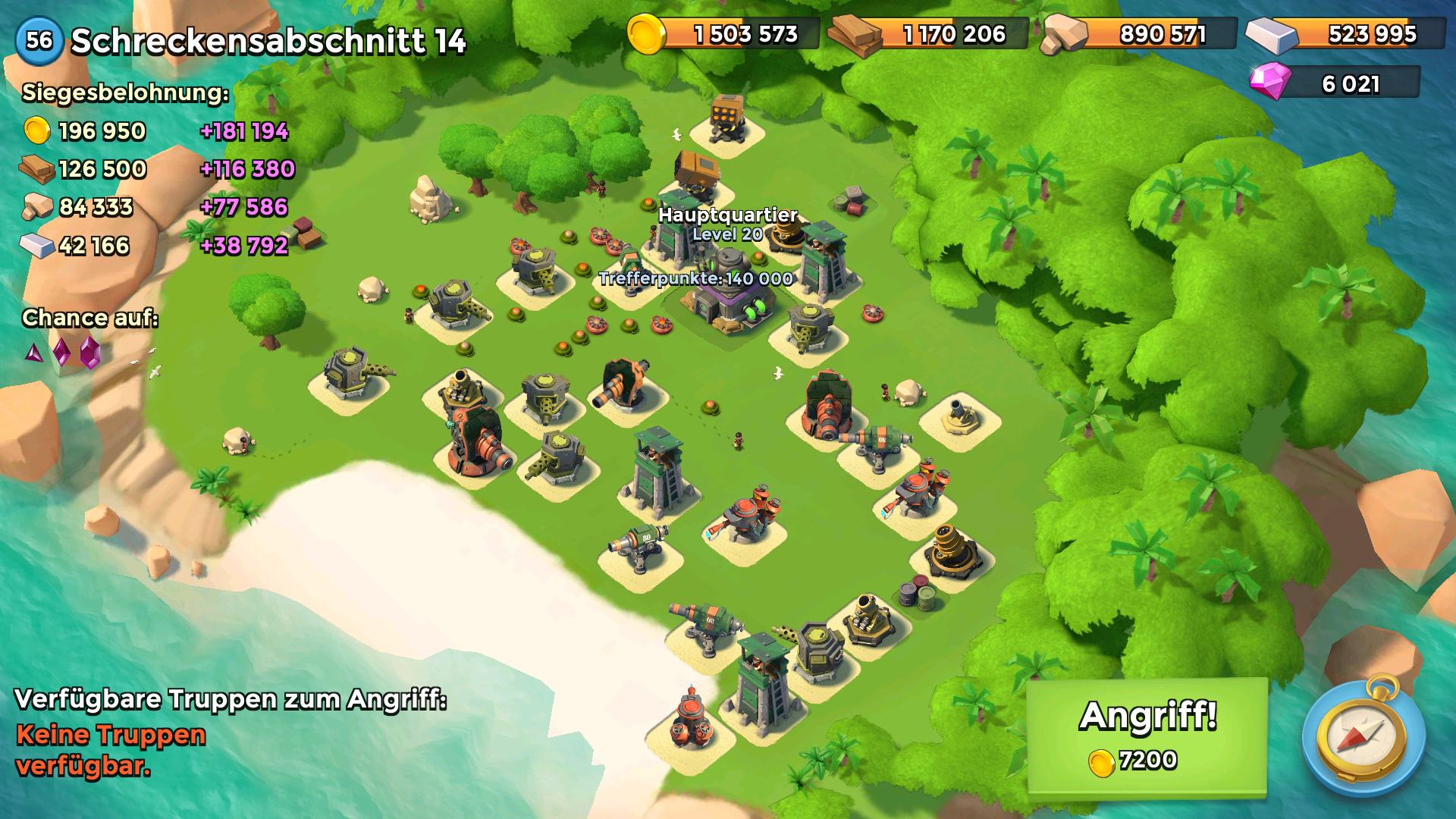Open the map via the compass icon
Viewport: 1456px width, 819px height.
click(x=1363, y=737)
